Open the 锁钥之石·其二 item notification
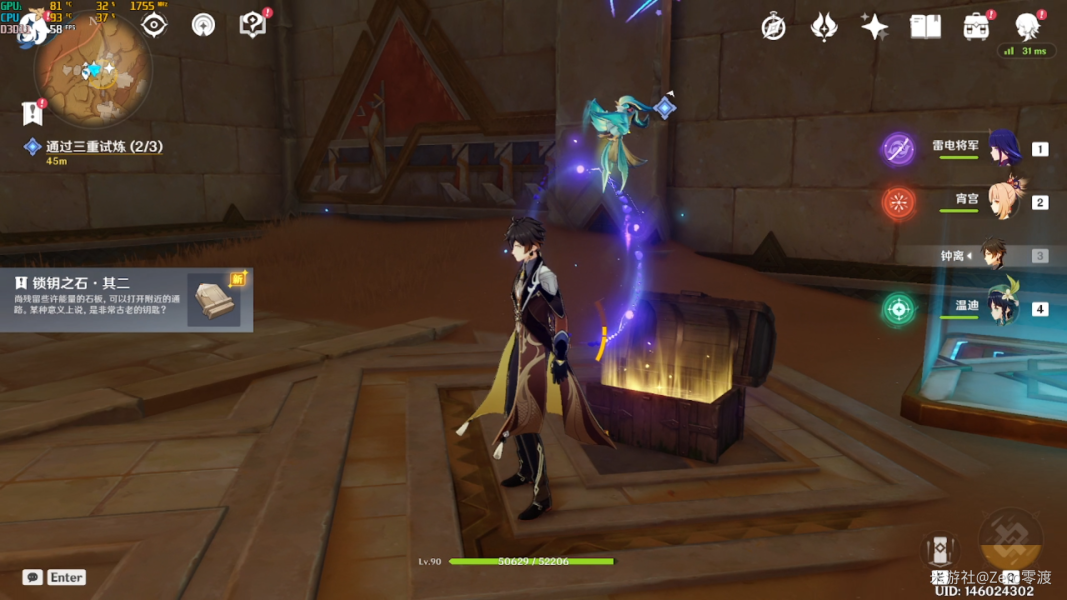This screenshot has width=1067, height=600. (x=126, y=299)
